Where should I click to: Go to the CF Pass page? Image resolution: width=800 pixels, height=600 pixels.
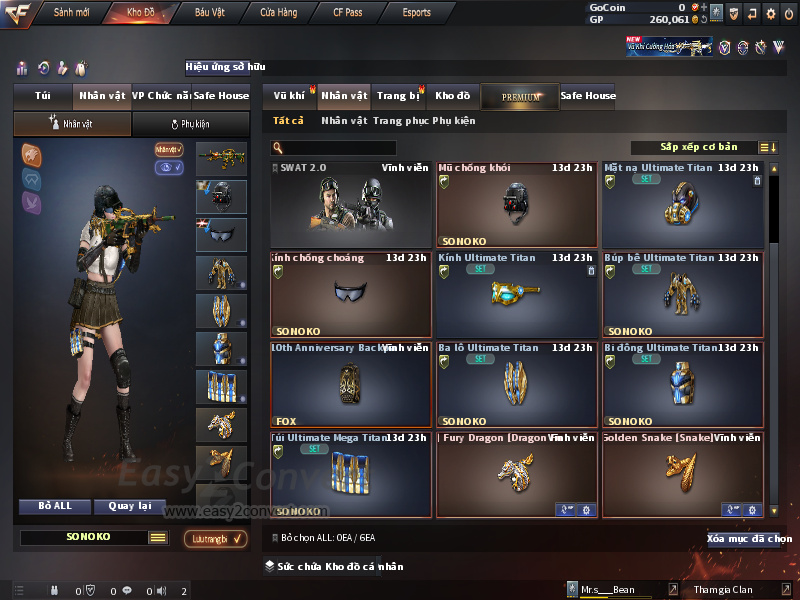click(350, 12)
